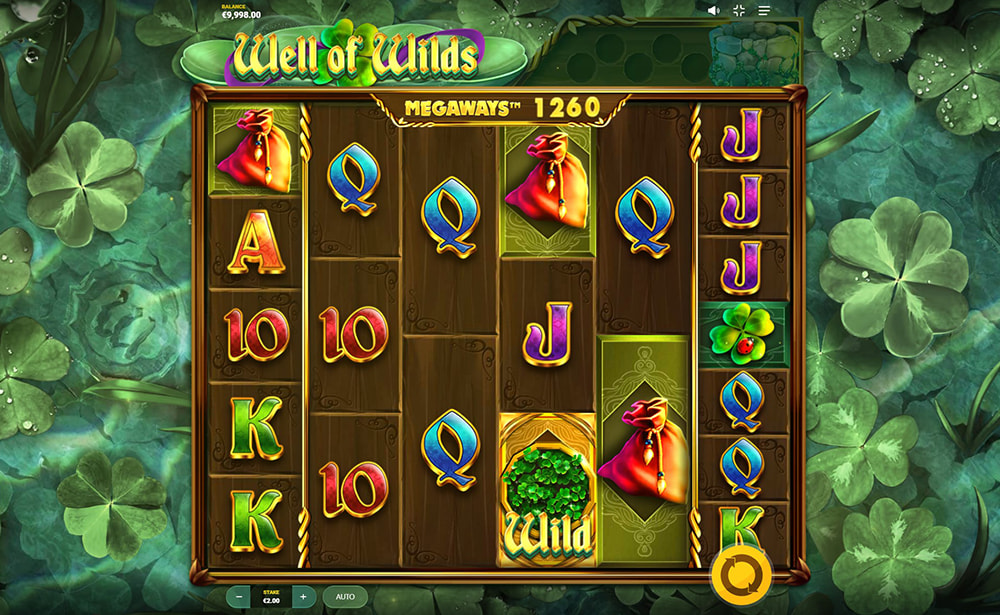The width and height of the screenshot is (1000, 615).
Task: Mute the game sound
Action: coord(714,10)
